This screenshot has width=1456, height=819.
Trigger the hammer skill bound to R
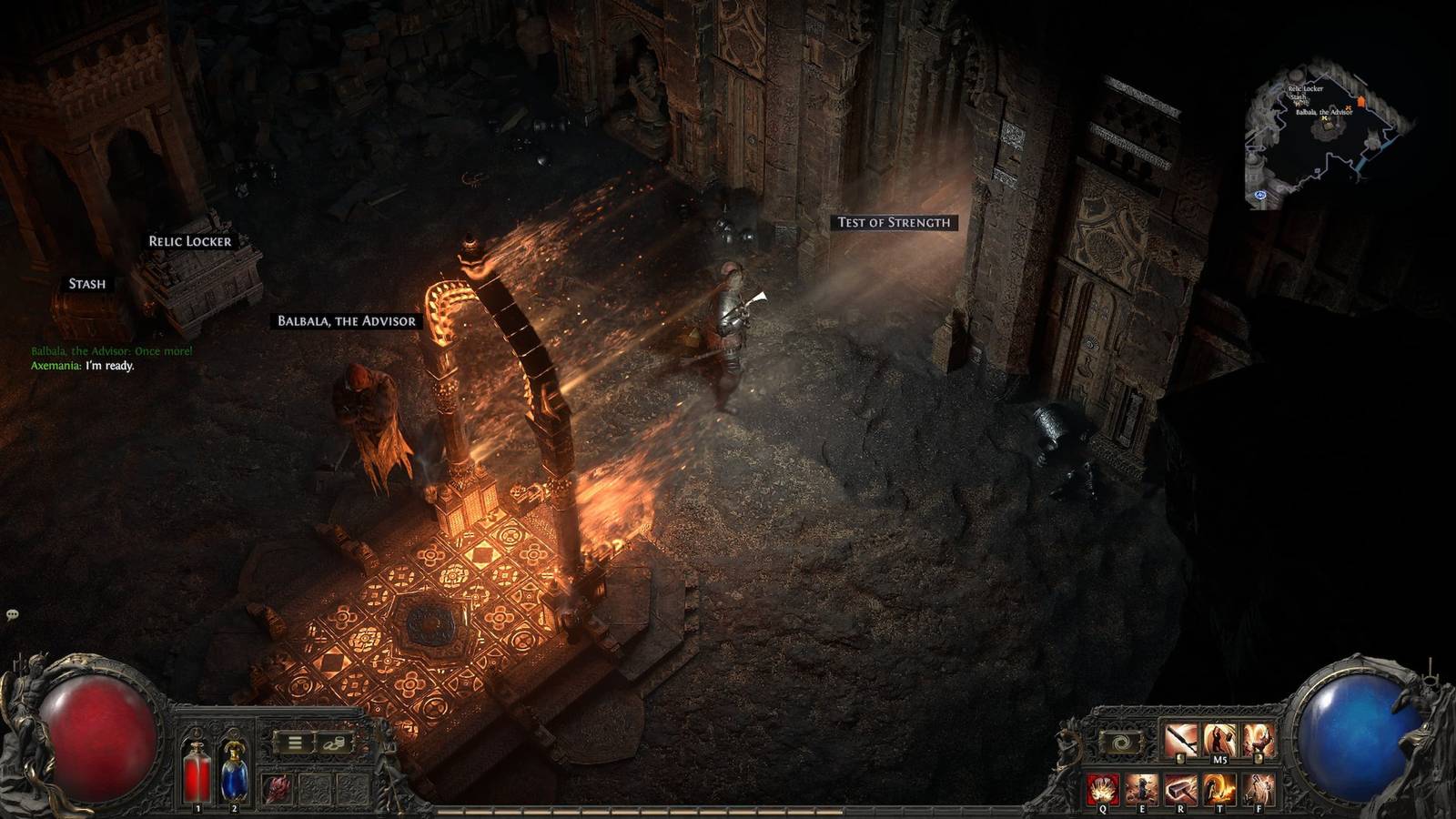click(1180, 788)
